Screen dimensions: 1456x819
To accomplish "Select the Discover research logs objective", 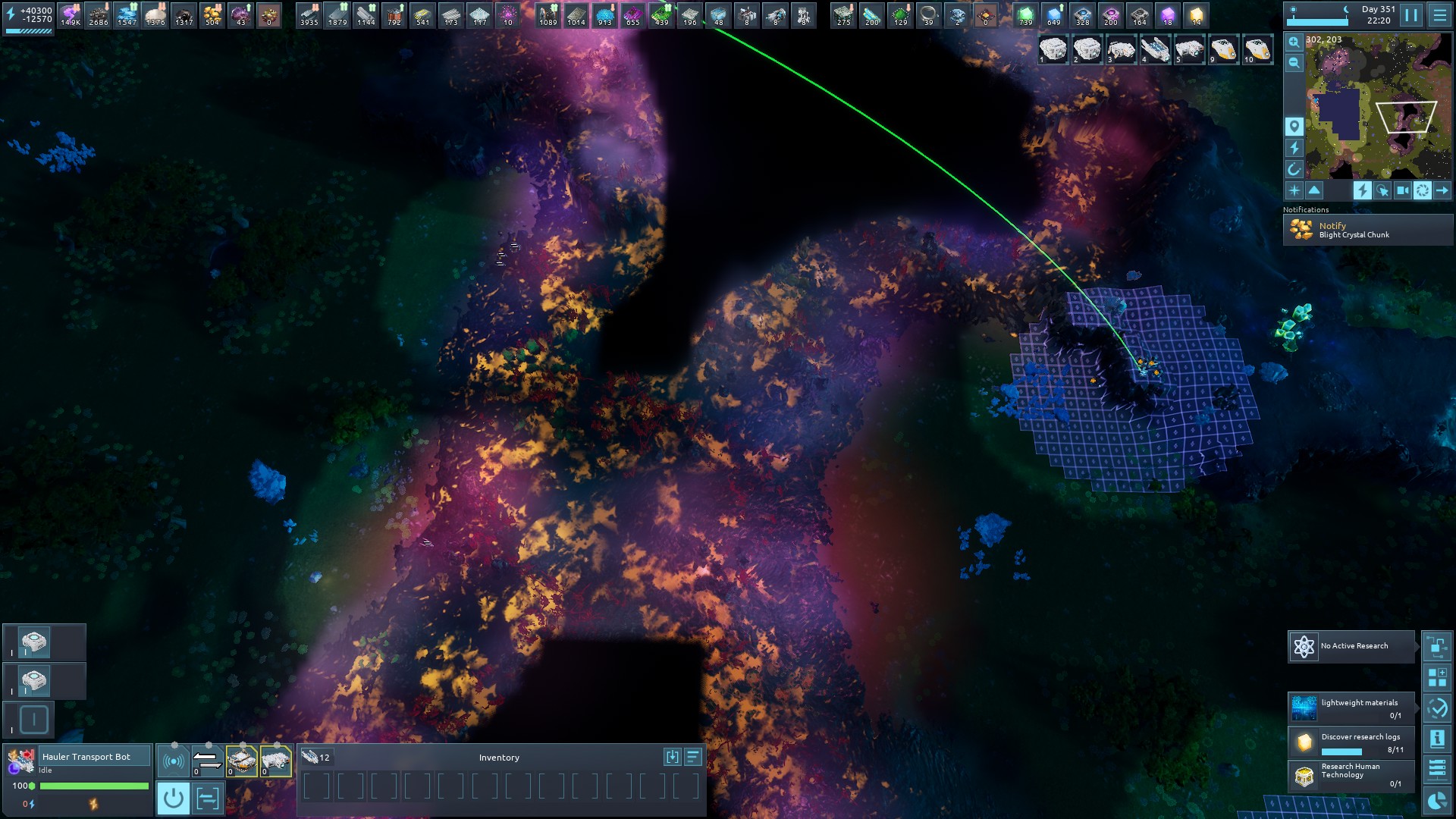I will tap(1351, 742).
